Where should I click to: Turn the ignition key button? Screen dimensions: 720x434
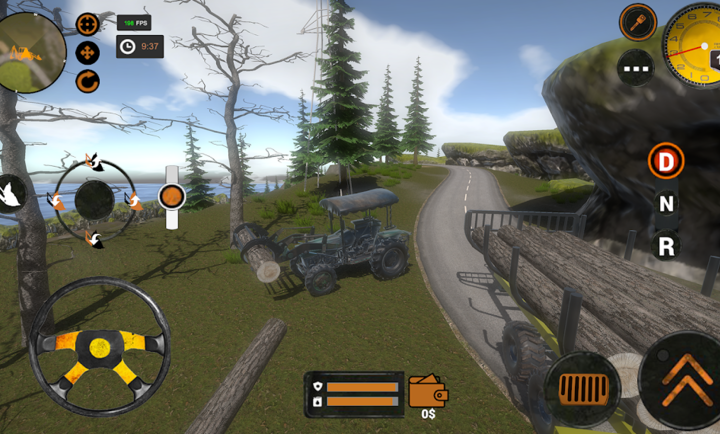637,21
